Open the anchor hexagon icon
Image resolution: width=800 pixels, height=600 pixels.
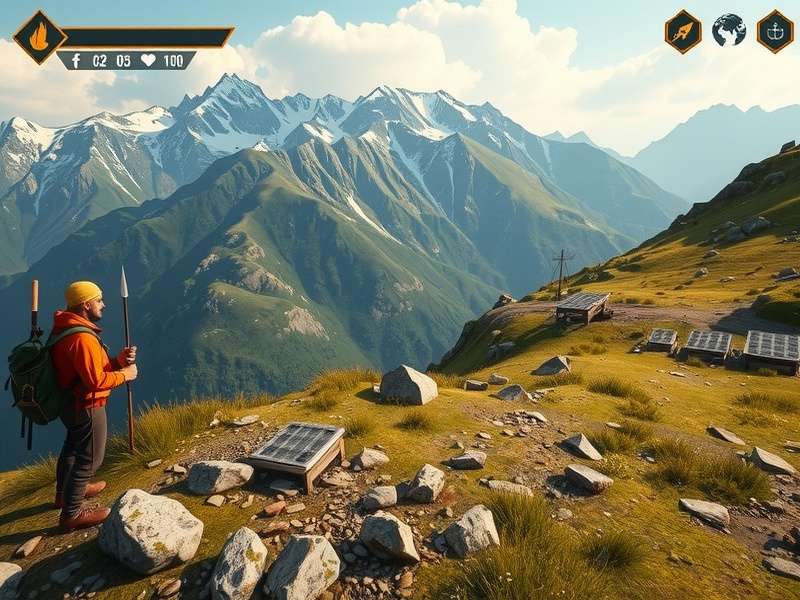click(x=775, y=31)
